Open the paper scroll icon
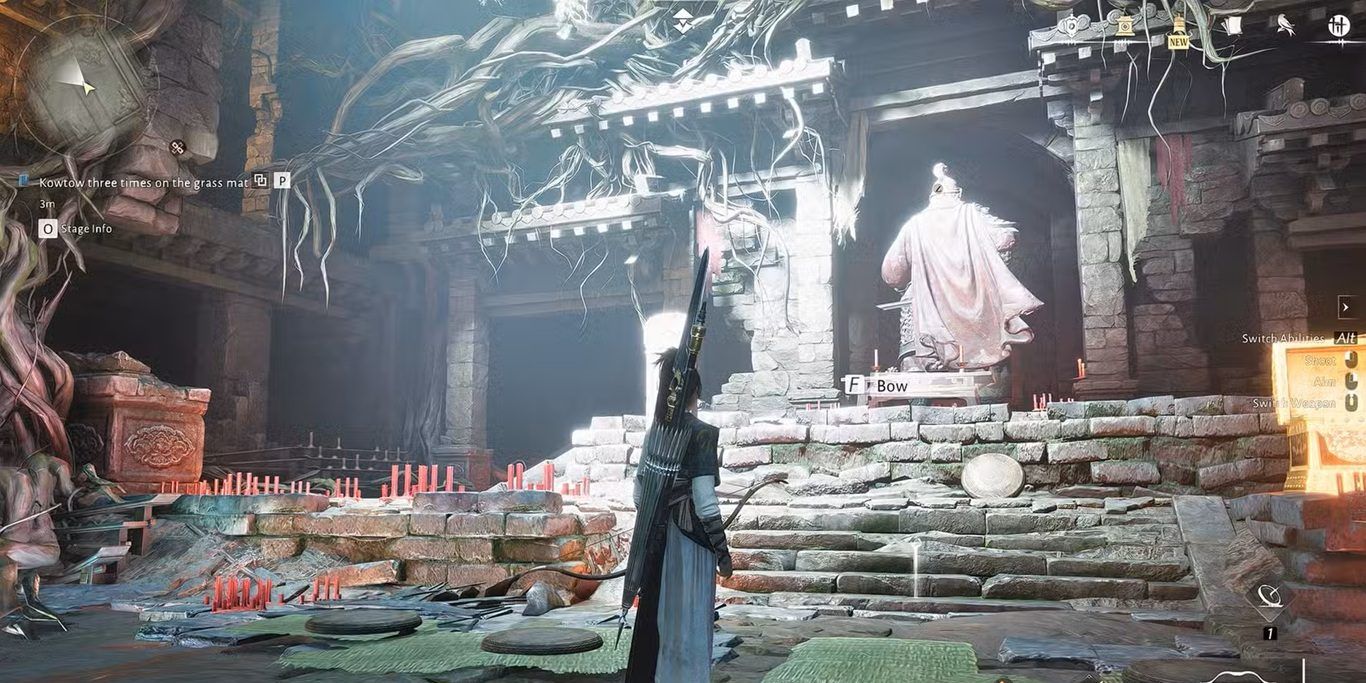 1233,26
